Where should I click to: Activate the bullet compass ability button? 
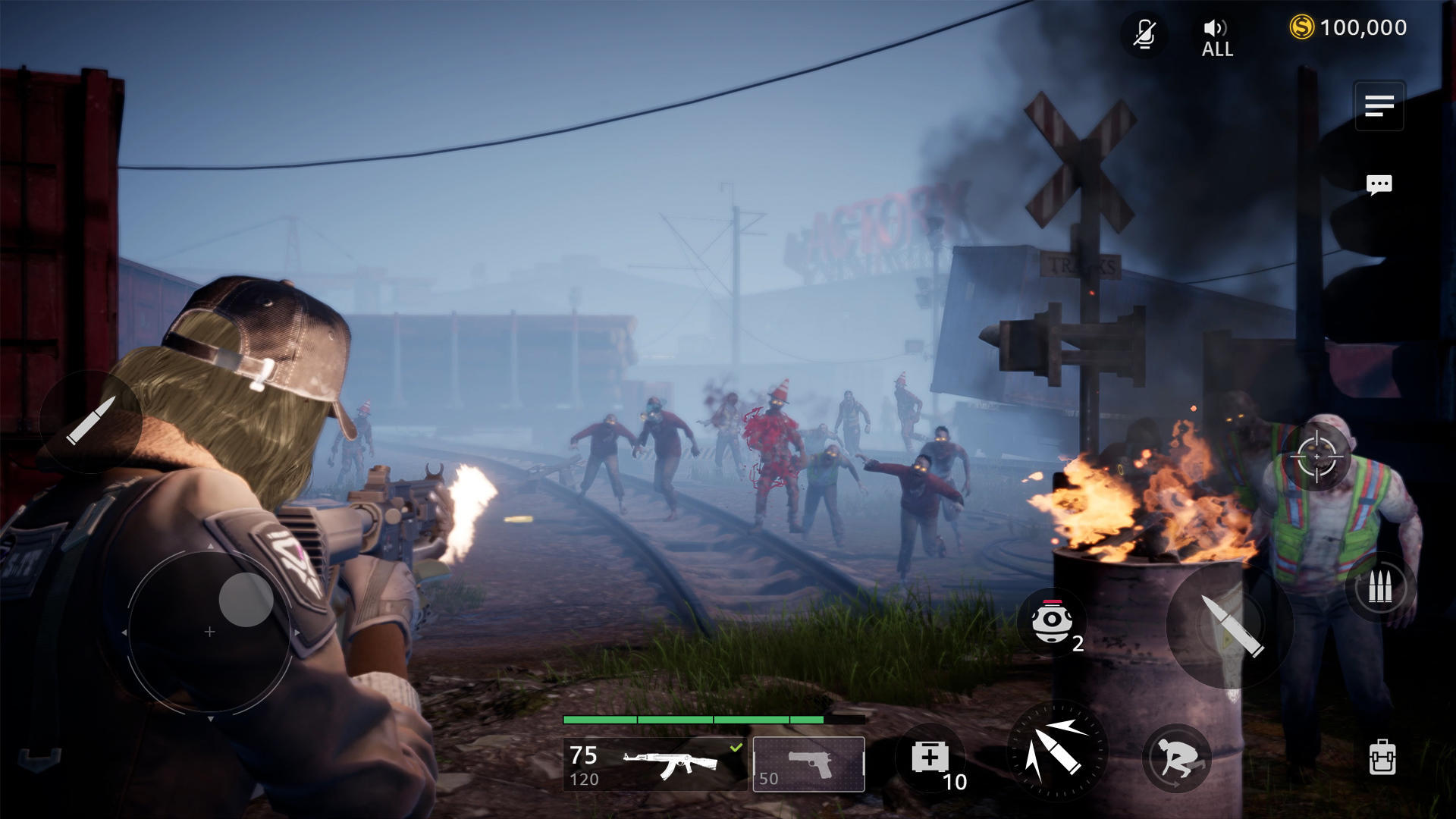(x=1056, y=750)
